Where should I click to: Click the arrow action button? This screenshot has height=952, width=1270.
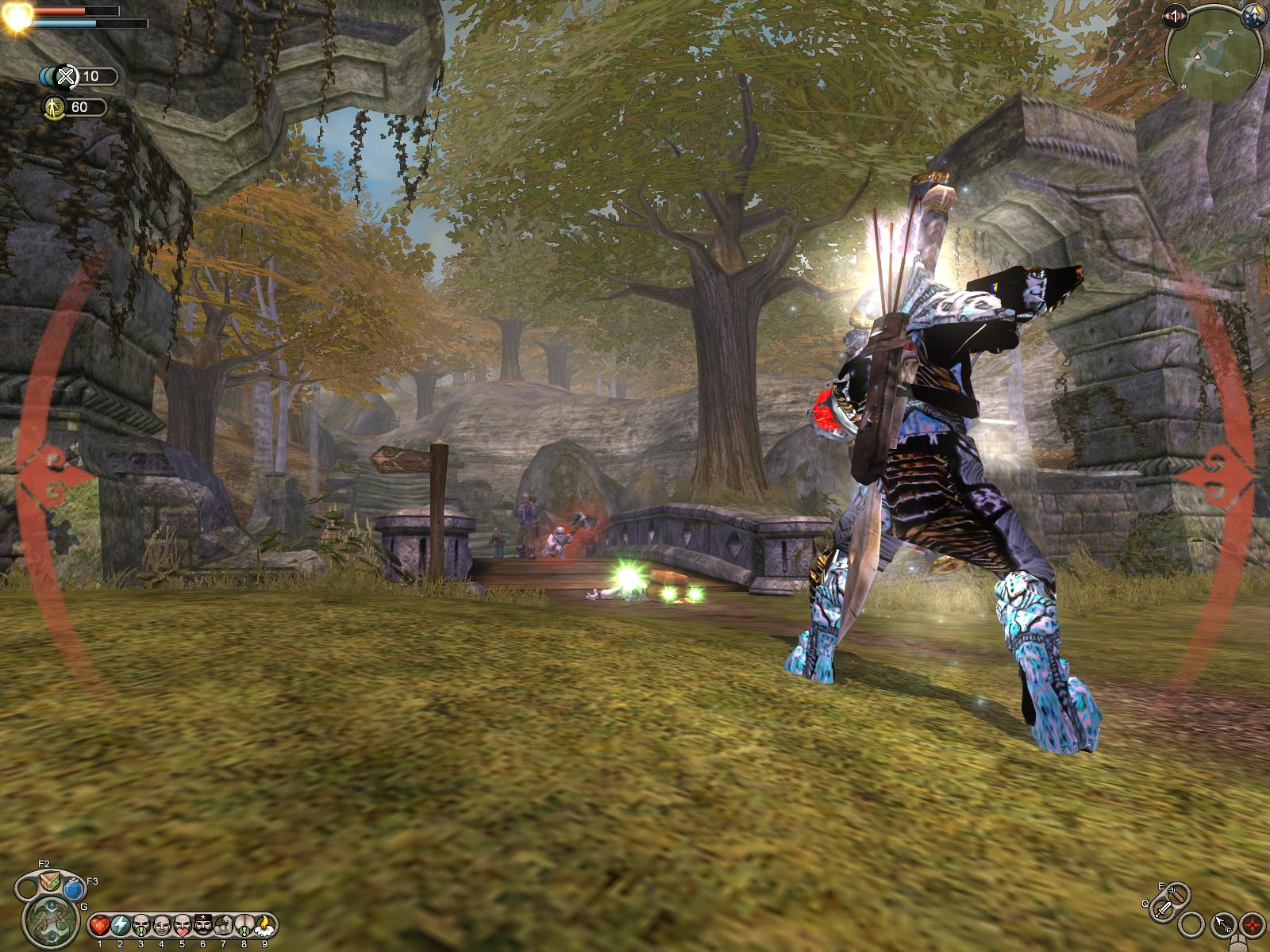[x=1222, y=923]
